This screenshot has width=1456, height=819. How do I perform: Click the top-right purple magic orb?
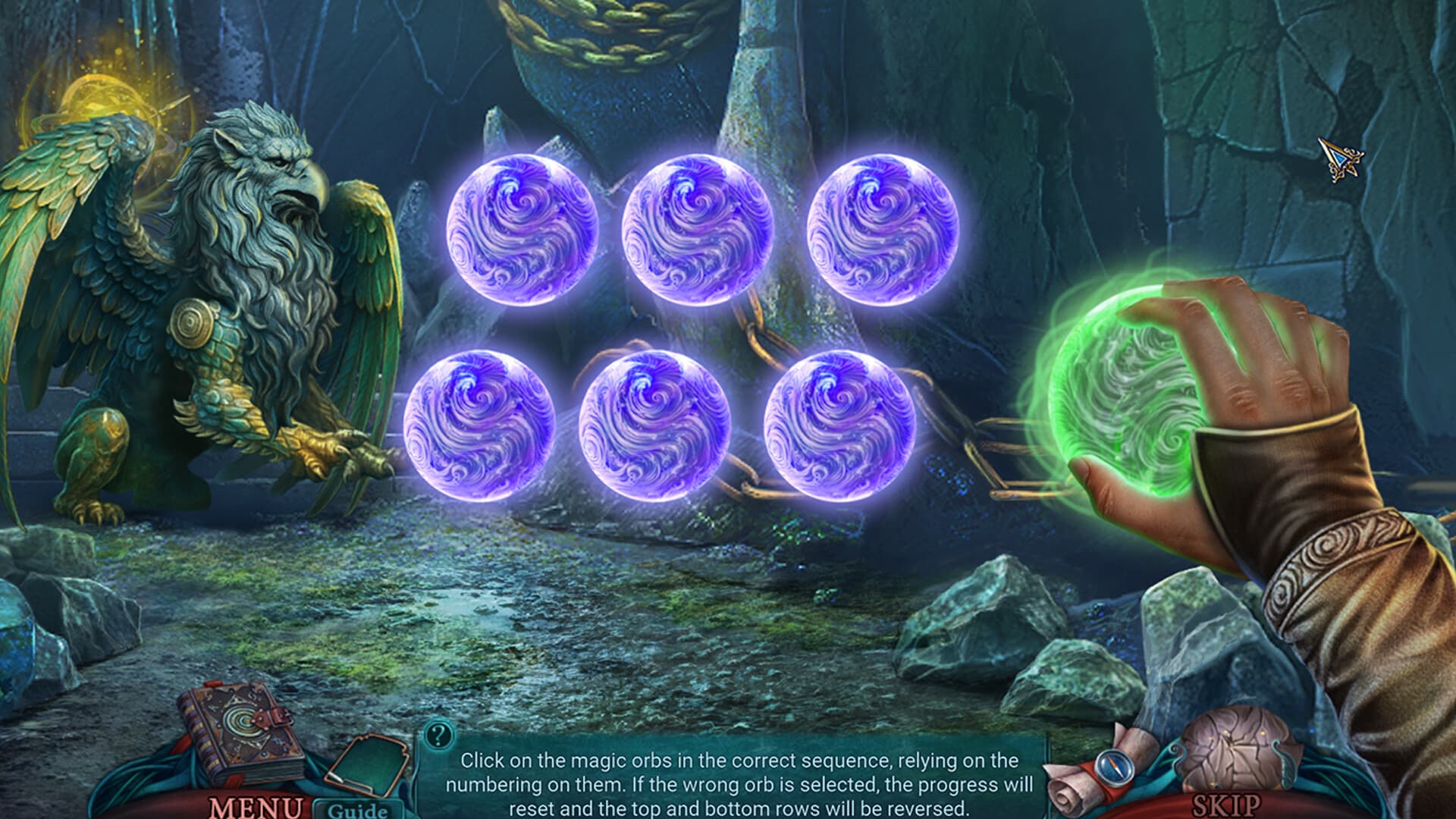[883, 227]
